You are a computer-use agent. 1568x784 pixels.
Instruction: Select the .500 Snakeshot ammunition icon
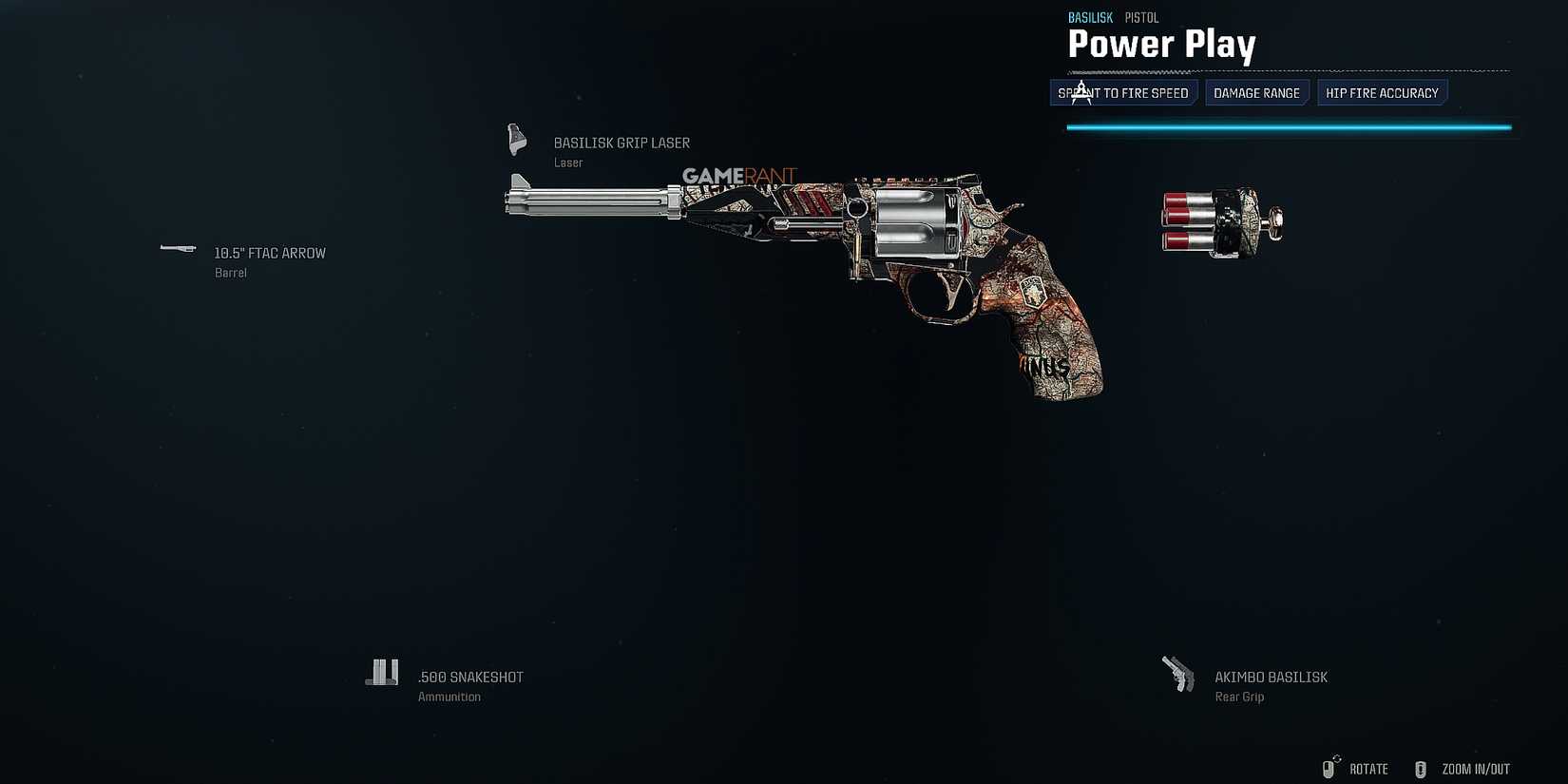382,672
